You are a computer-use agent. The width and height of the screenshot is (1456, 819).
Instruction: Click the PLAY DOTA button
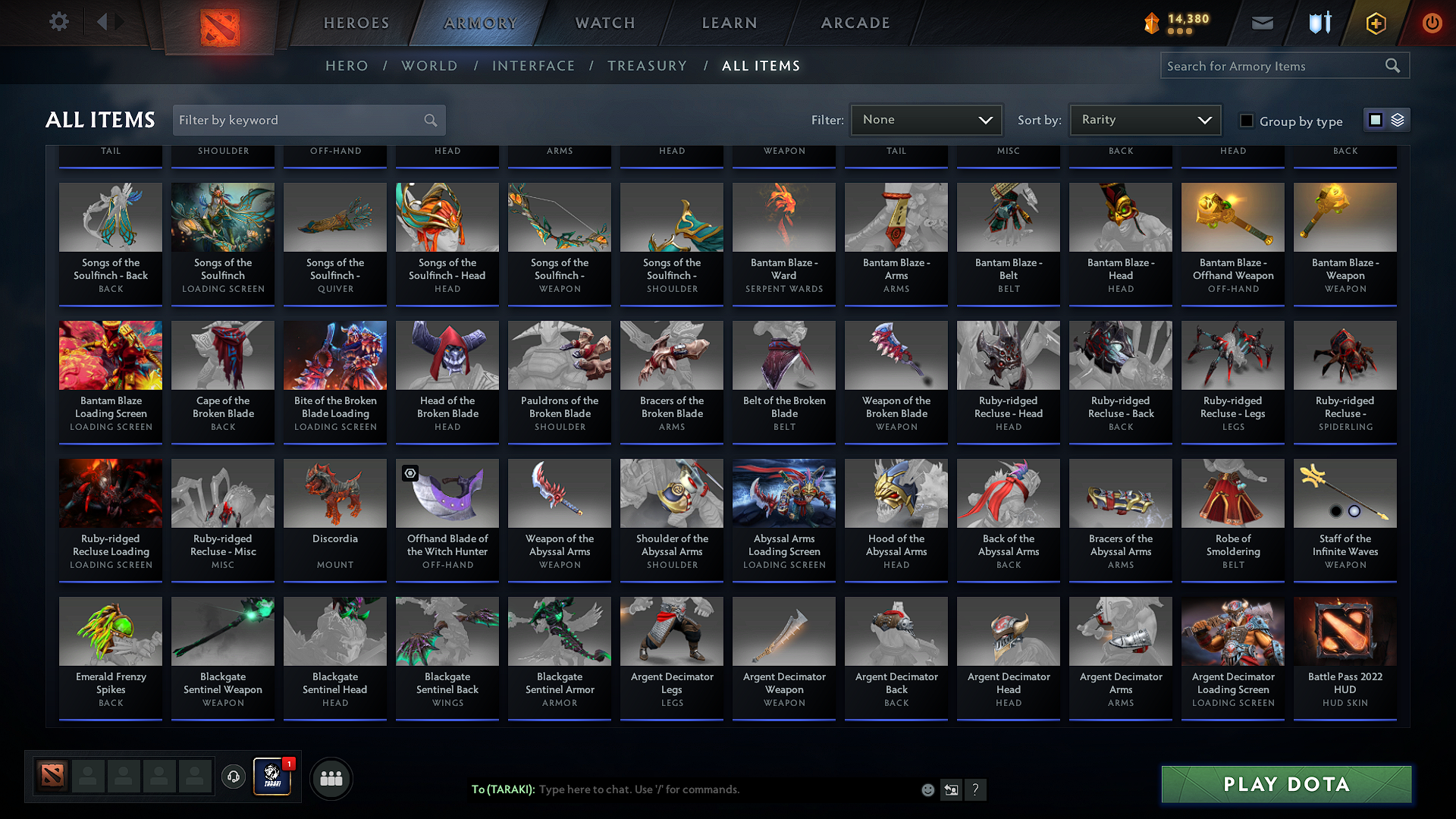pos(1285,784)
